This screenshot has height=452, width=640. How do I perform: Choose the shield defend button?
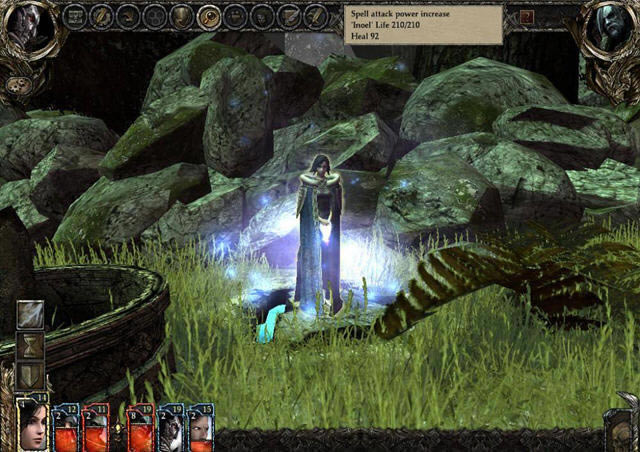30,375
